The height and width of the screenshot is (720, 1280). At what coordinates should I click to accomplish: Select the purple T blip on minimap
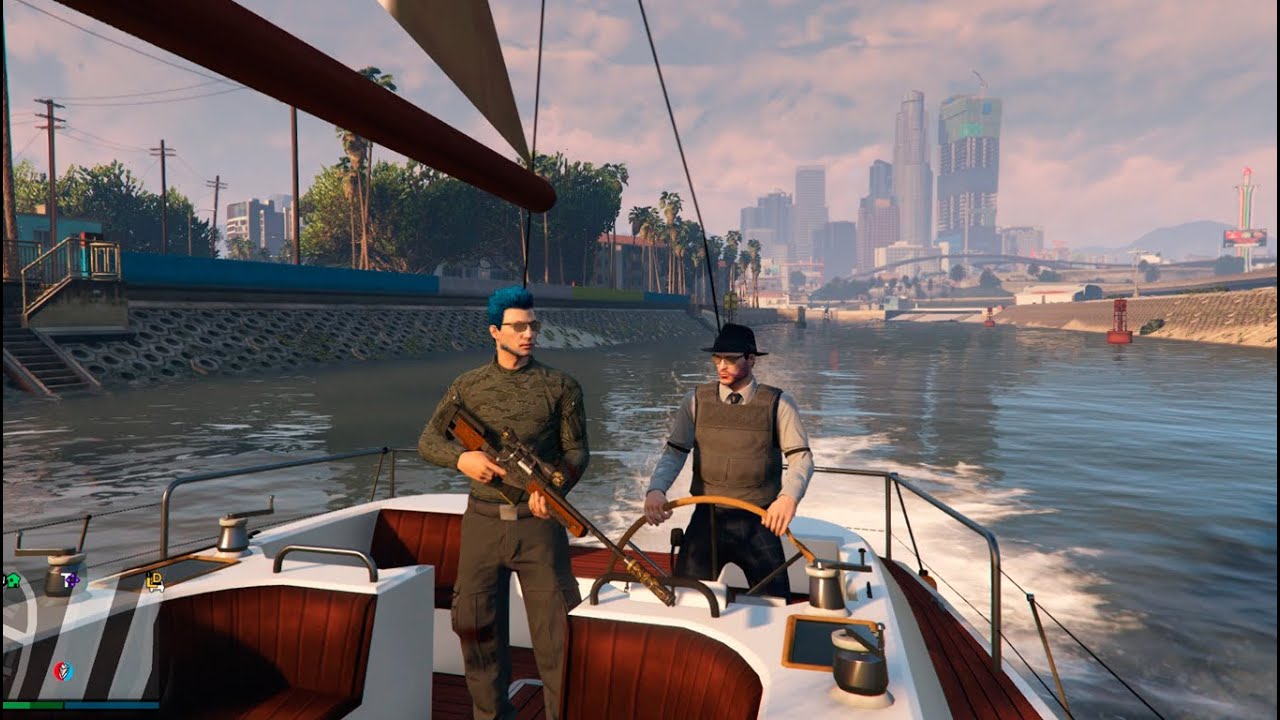71,580
